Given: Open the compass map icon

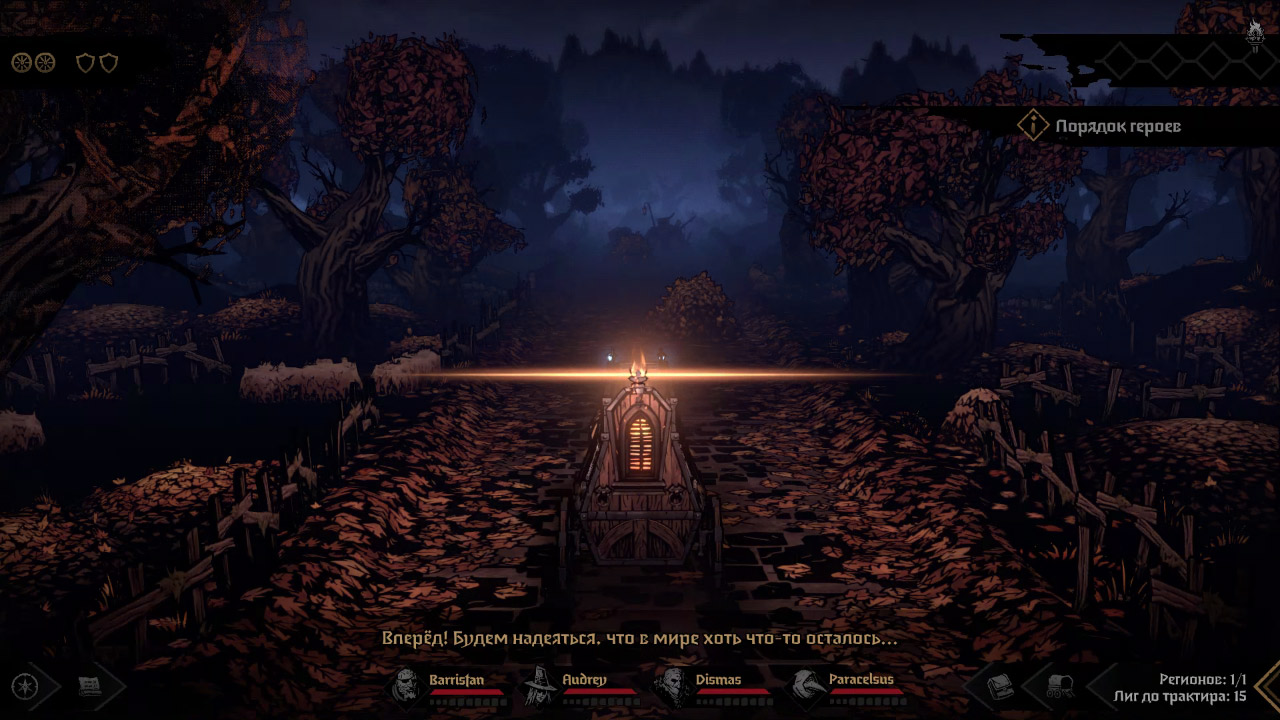Looking at the screenshot, I should pyautogui.click(x=24, y=687).
